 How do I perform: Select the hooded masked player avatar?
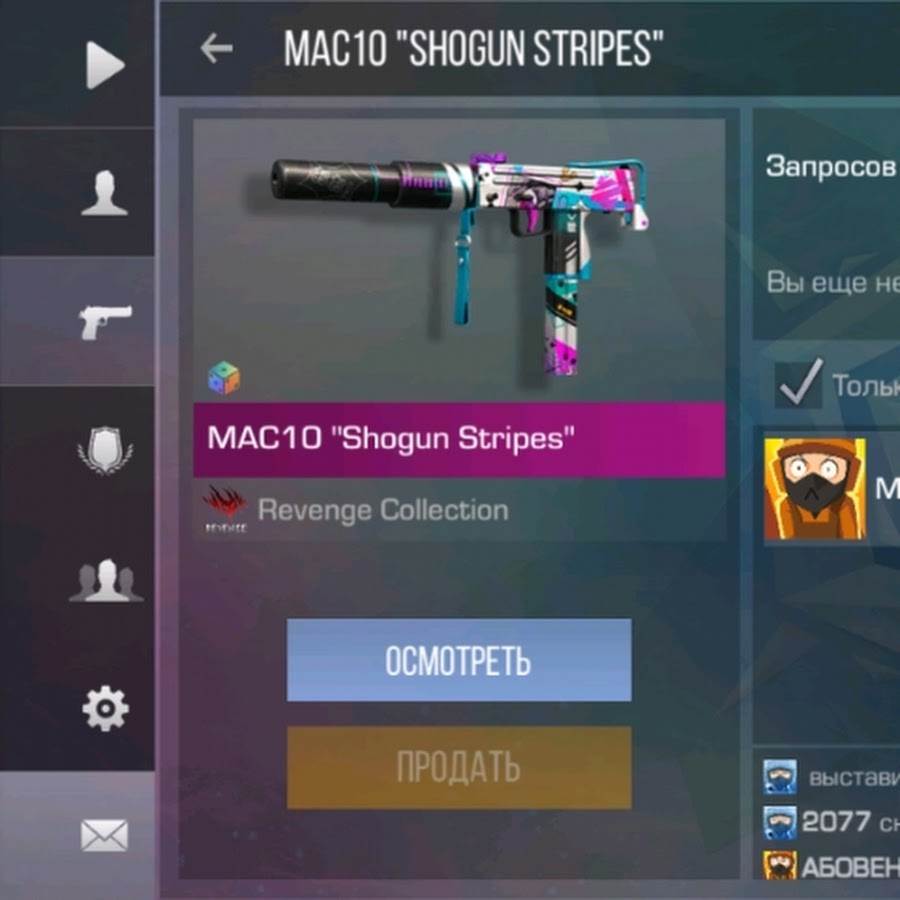point(814,489)
